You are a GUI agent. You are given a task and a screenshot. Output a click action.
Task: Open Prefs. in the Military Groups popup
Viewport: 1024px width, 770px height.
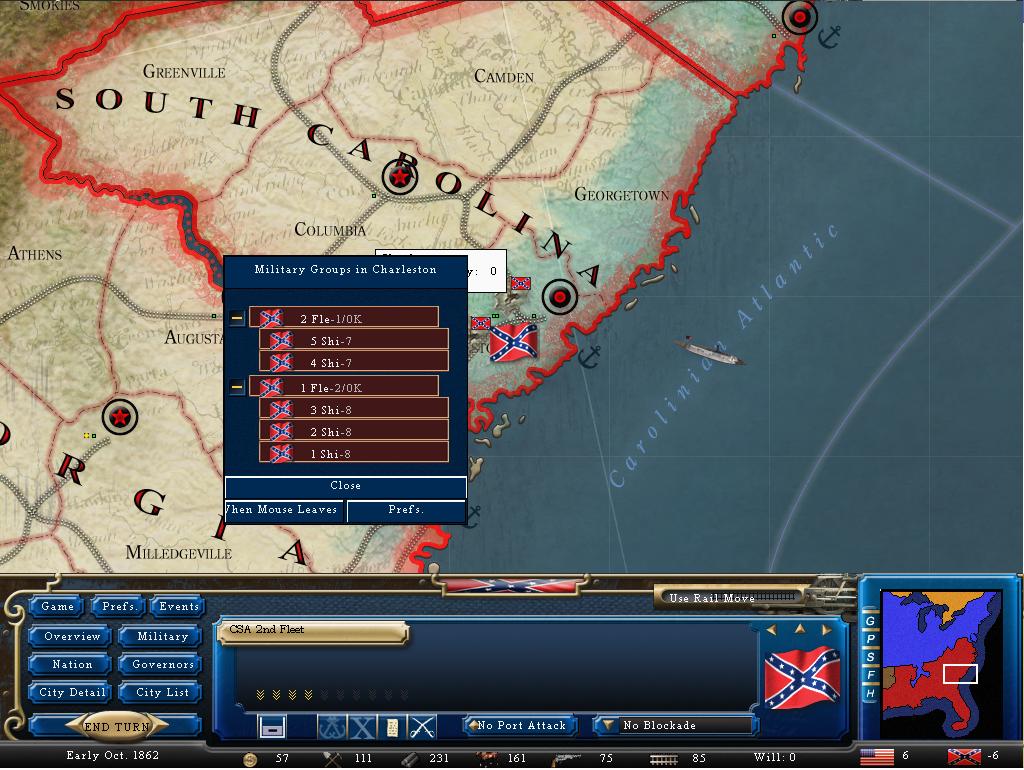tap(406, 510)
